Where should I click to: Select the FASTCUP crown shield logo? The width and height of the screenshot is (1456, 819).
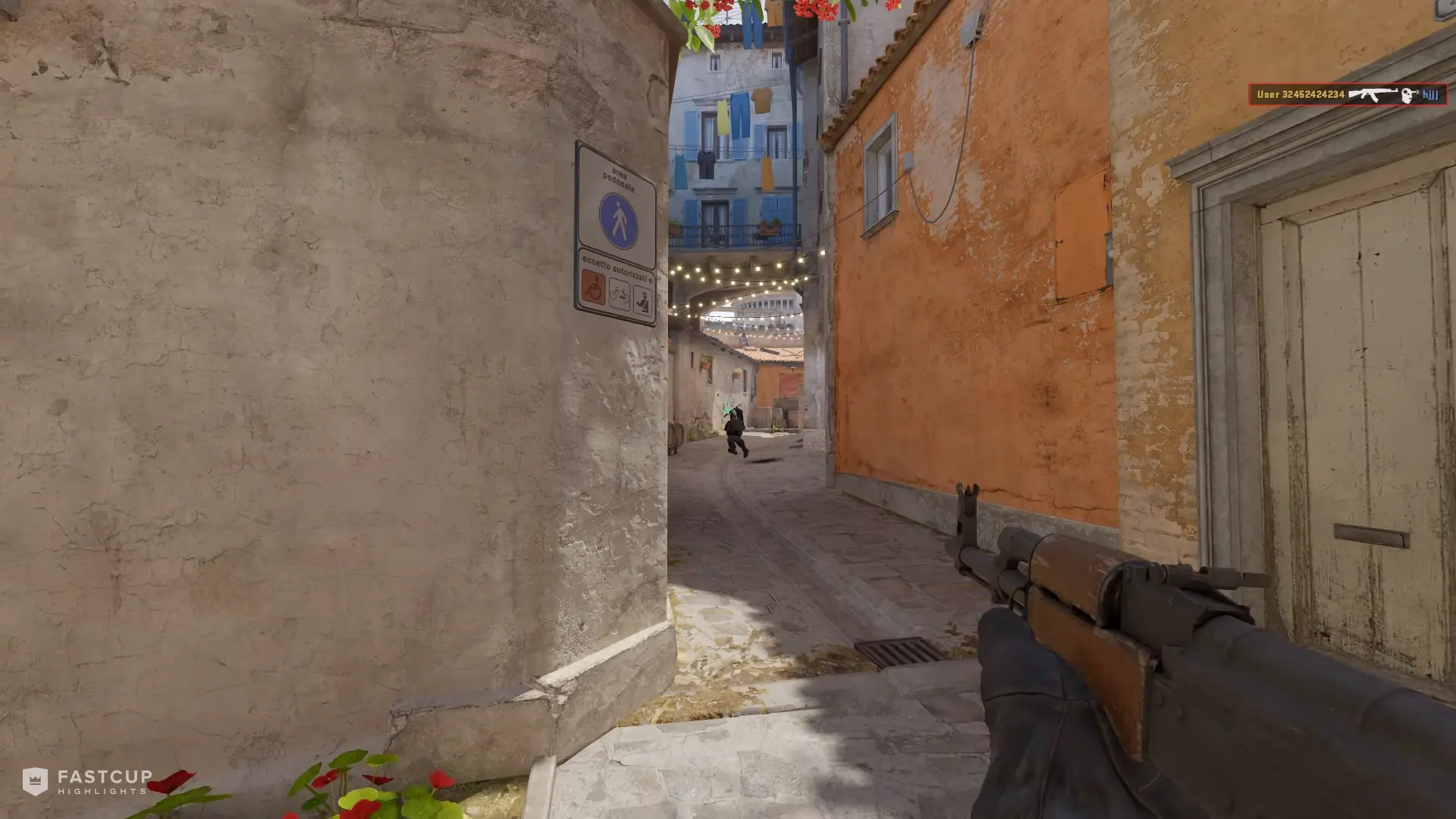34,780
